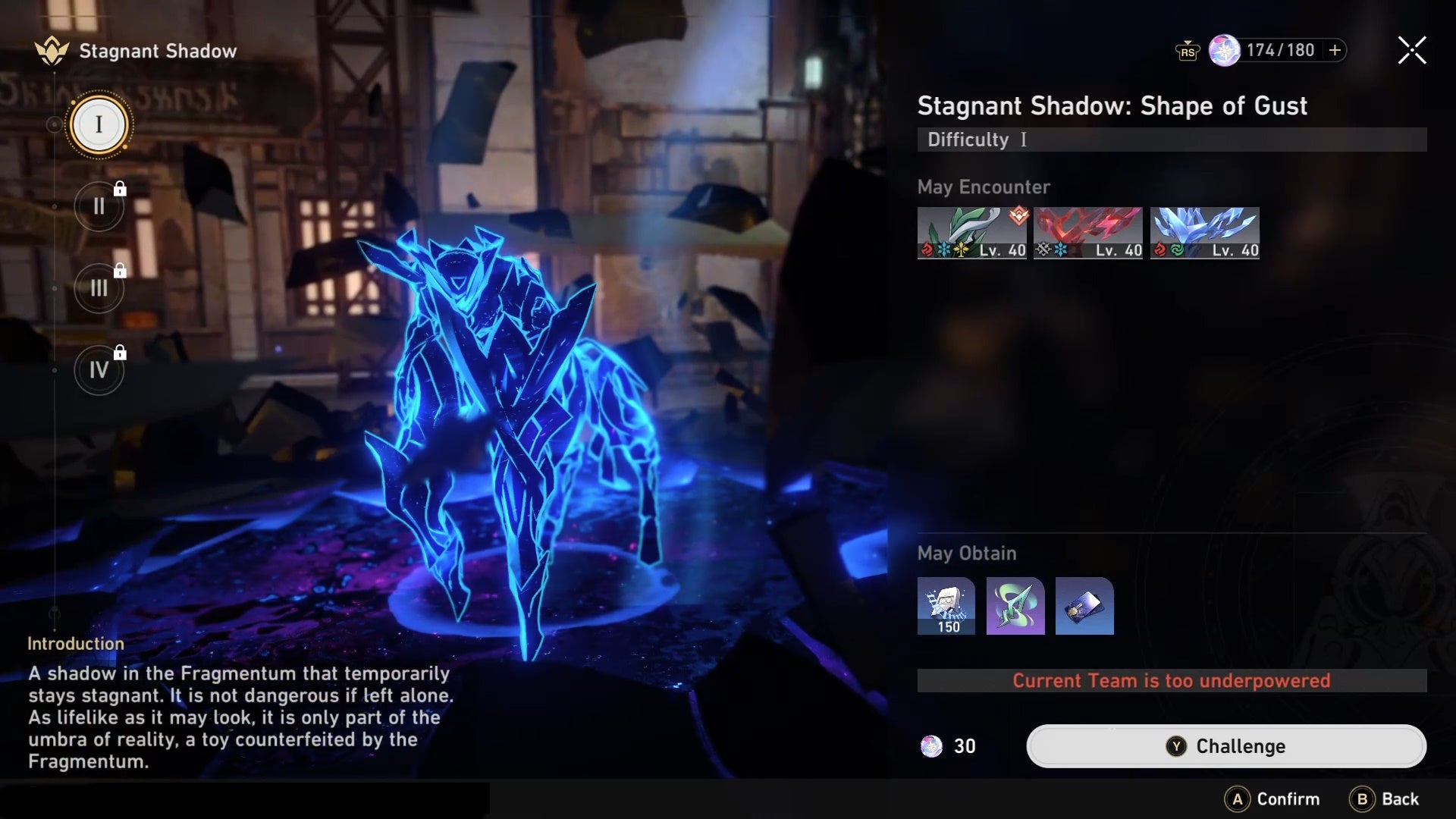Click the Stagnant Shadow emblem icon

pyautogui.click(x=50, y=52)
